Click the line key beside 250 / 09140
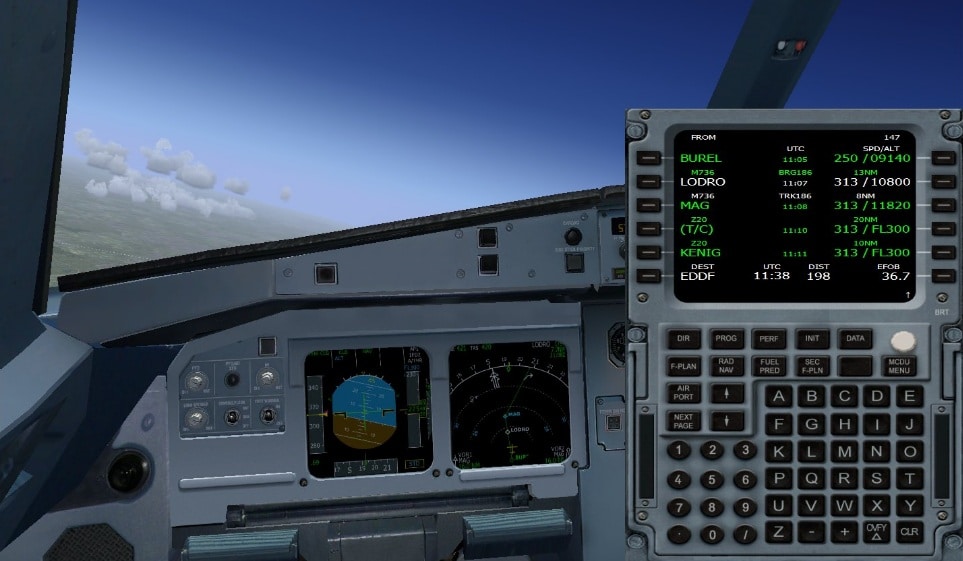 click(x=941, y=158)
